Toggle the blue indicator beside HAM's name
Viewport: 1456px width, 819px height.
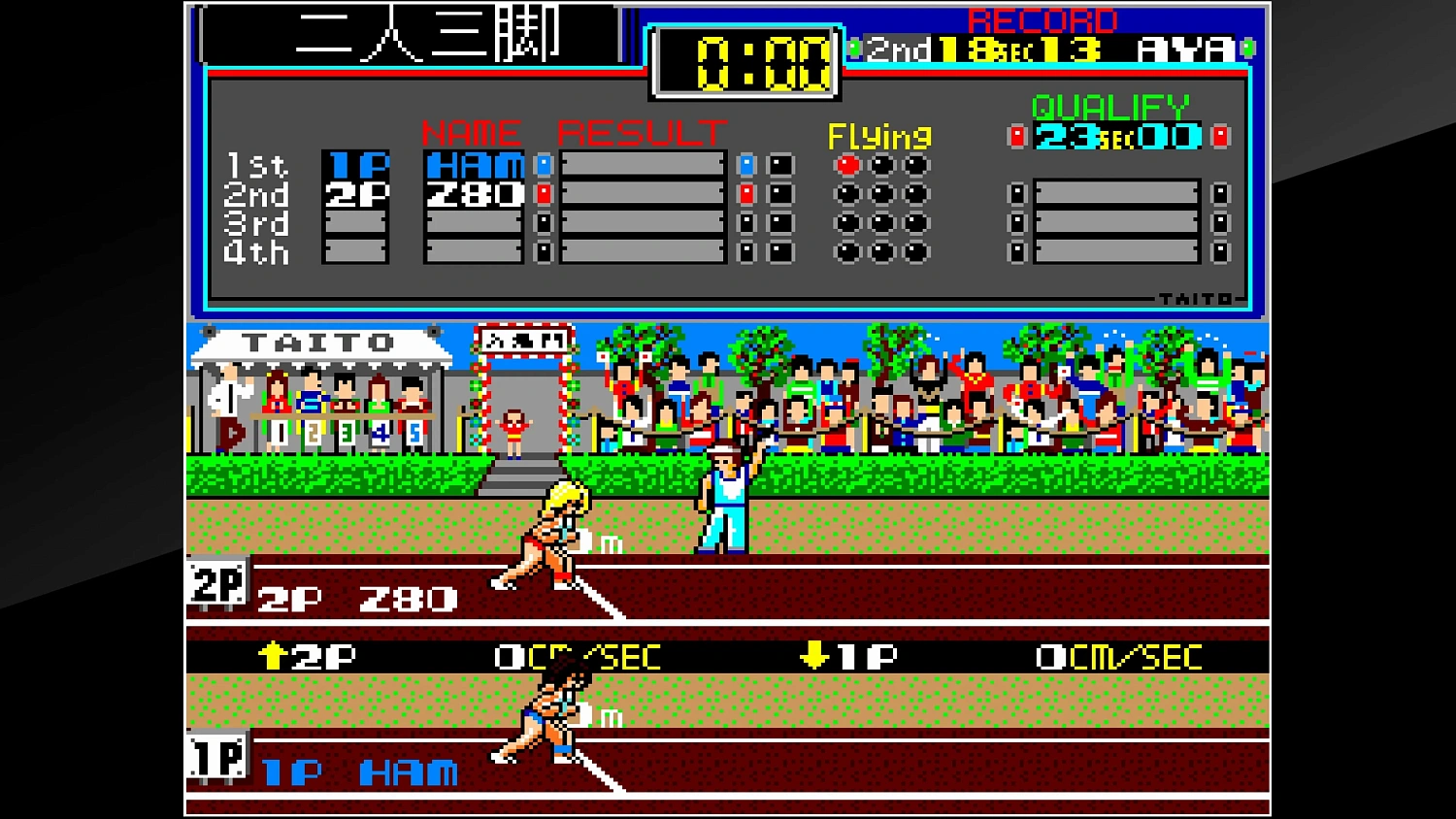[x=543, y=165]
